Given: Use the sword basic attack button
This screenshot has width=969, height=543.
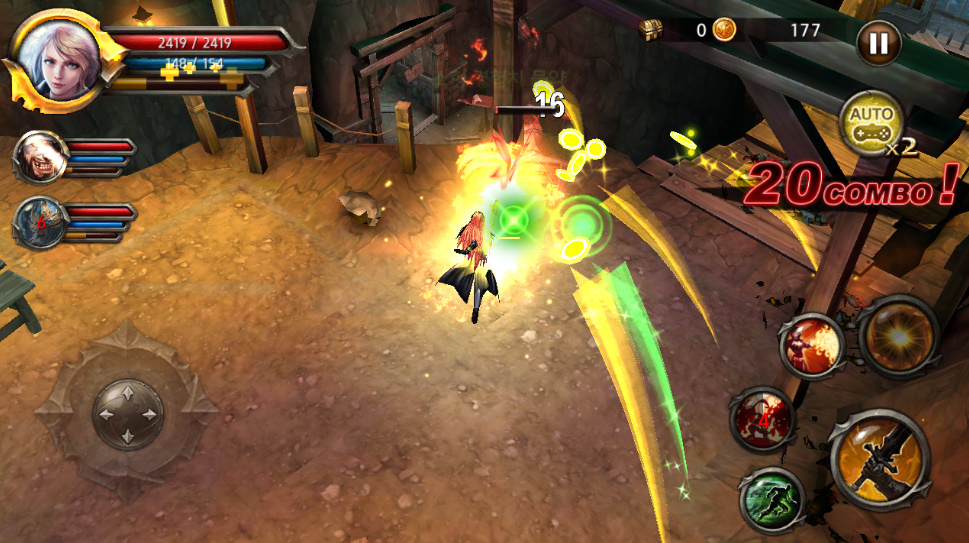Looking at the screenshot, I should coord(878,461).
